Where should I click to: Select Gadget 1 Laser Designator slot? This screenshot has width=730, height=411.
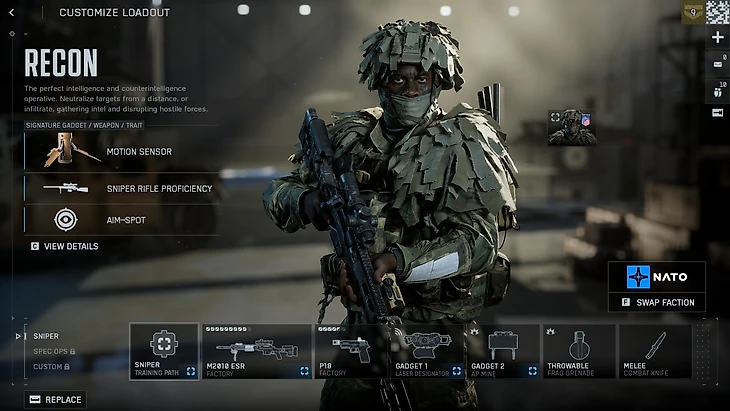(426, 351)
